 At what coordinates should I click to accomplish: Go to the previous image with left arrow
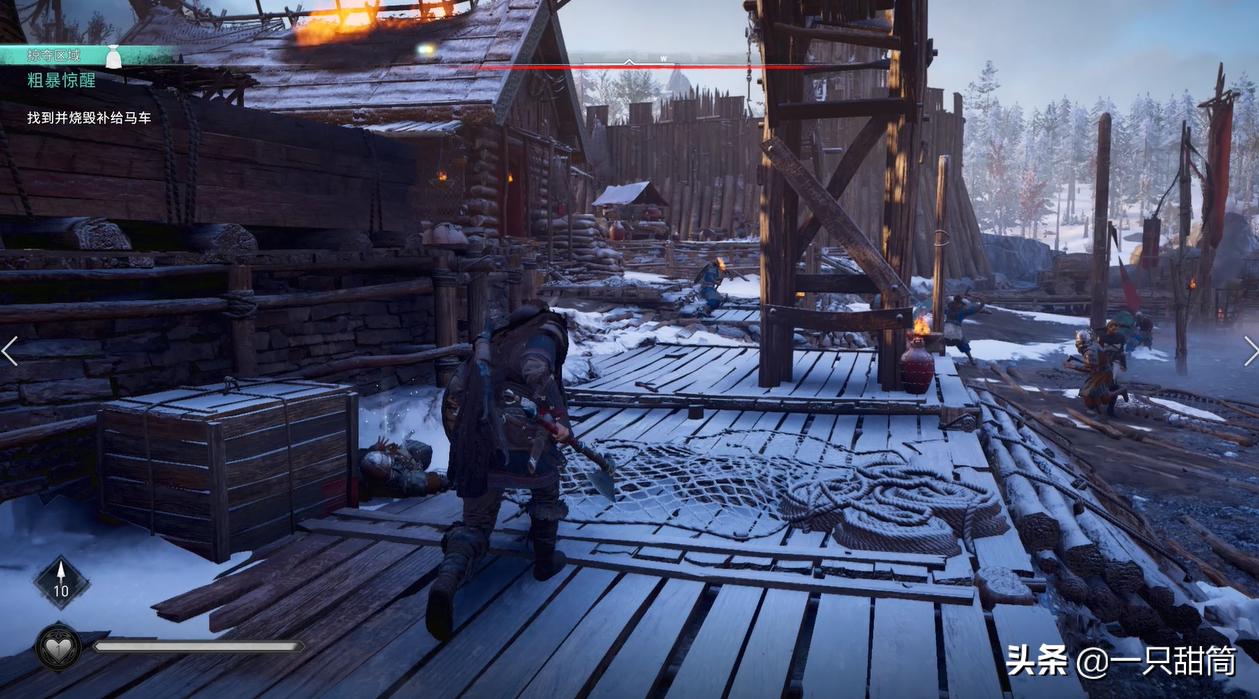pos(10,350)
